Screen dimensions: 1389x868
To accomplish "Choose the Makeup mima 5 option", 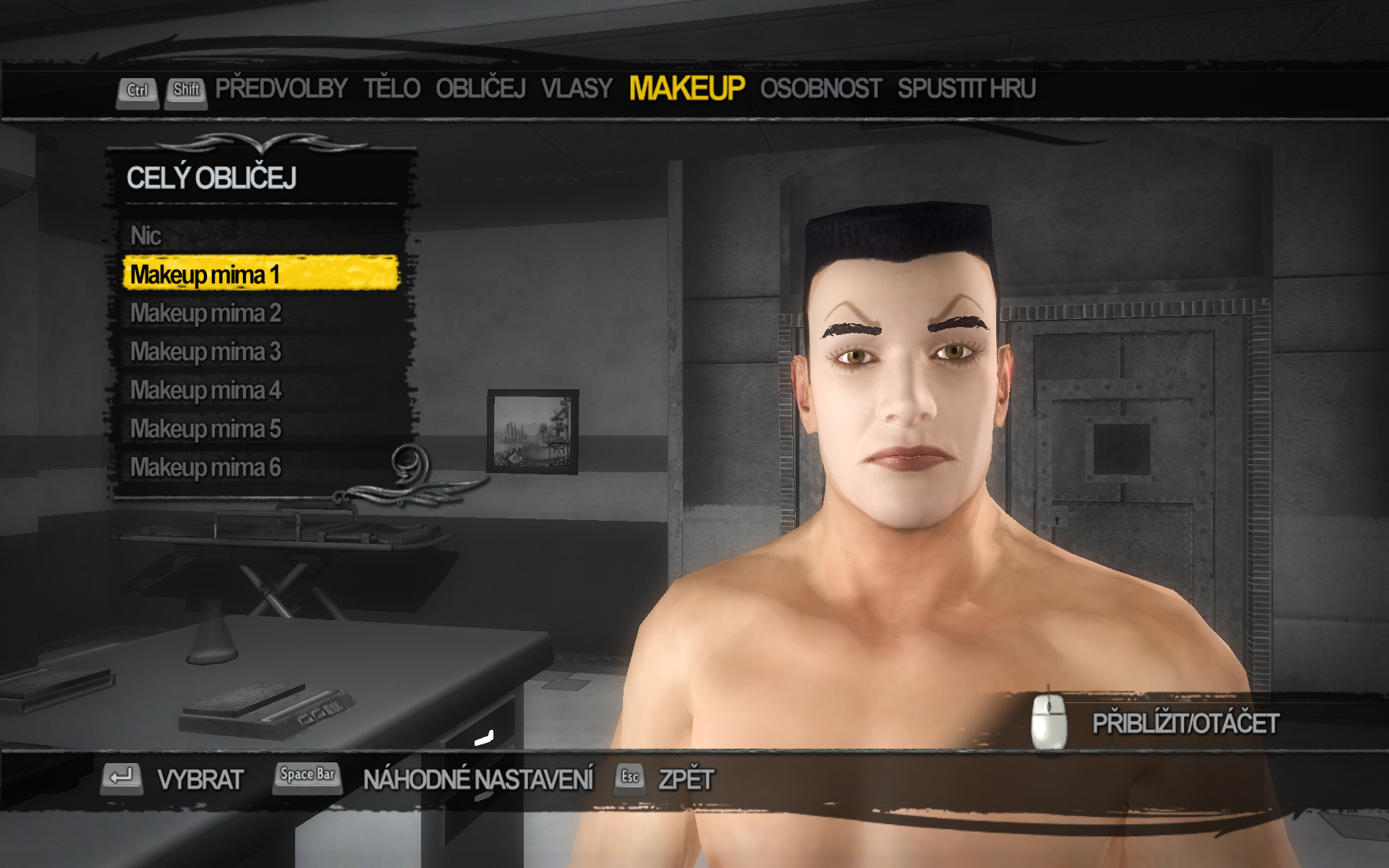I will 205,429.
